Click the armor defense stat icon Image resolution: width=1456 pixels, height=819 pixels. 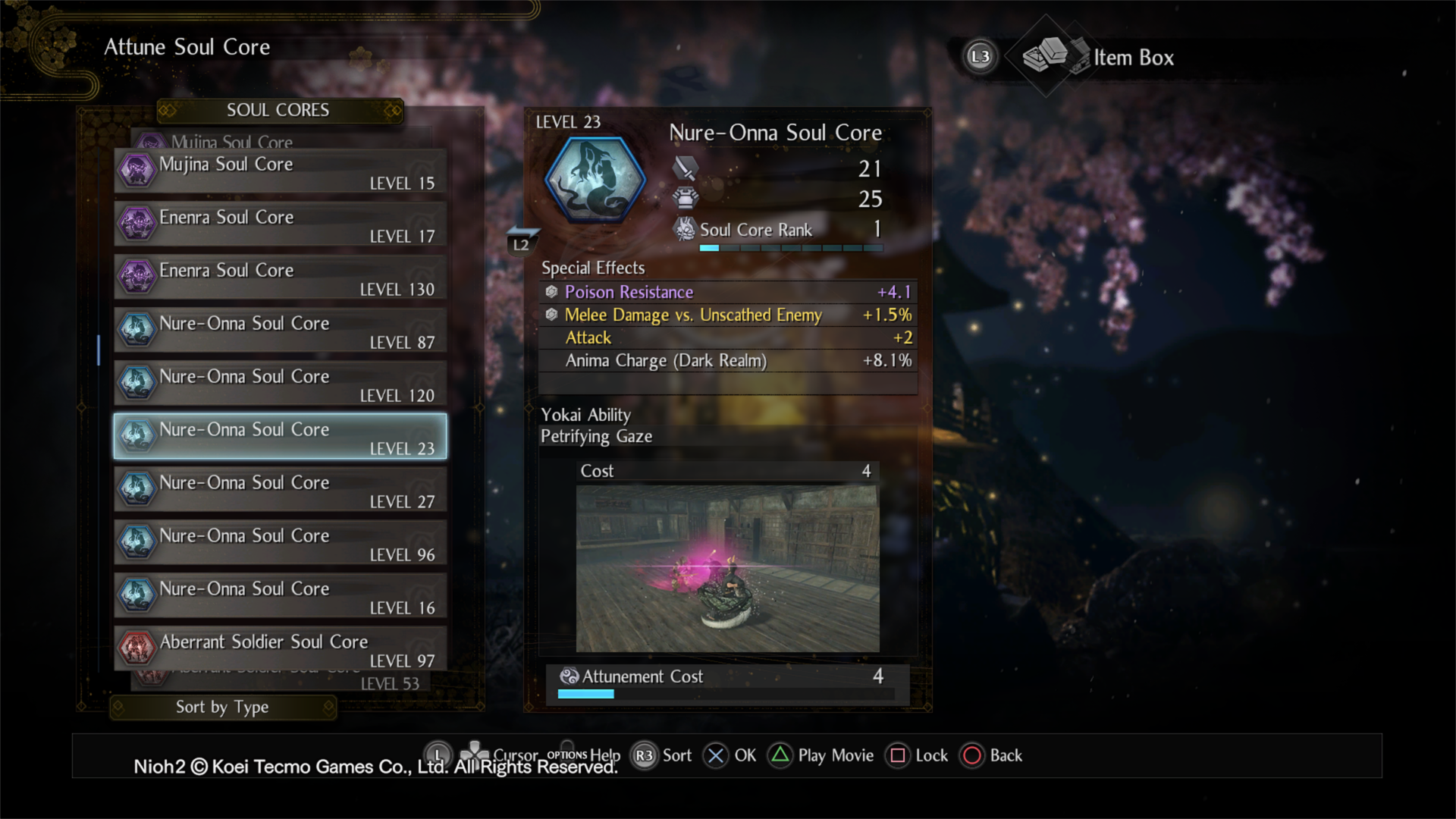(687, 199)
